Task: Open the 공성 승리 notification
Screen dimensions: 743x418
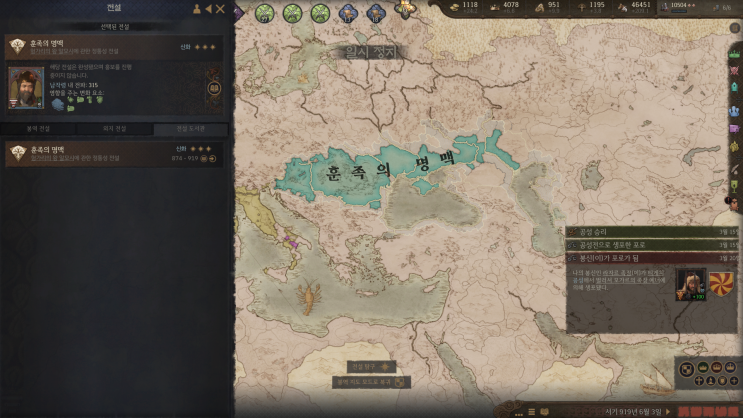Action: coord(650,232)
